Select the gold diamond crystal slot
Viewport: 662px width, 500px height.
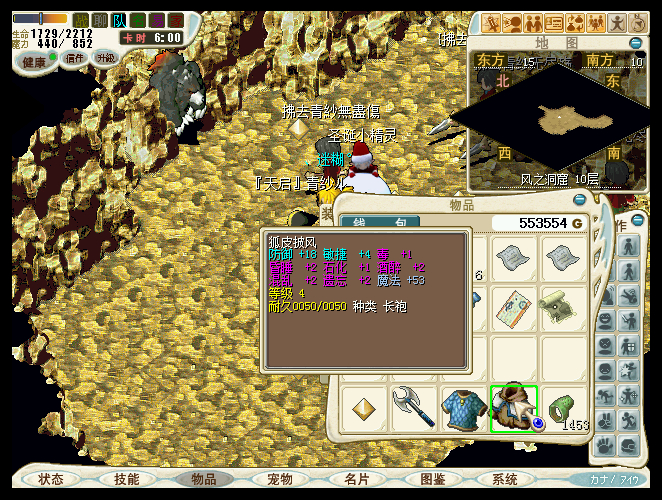pos(364,409)
